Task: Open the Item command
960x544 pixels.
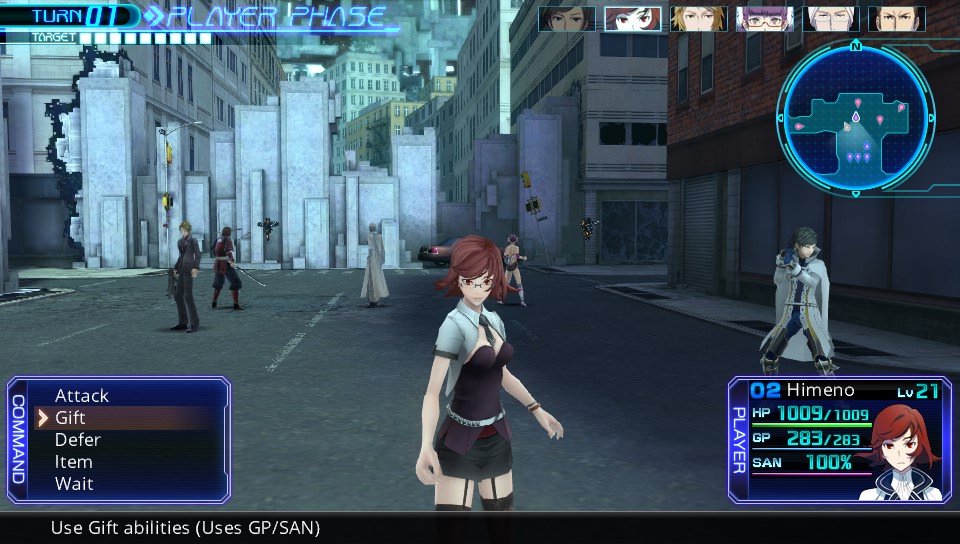Action: (x=73, y=462)
